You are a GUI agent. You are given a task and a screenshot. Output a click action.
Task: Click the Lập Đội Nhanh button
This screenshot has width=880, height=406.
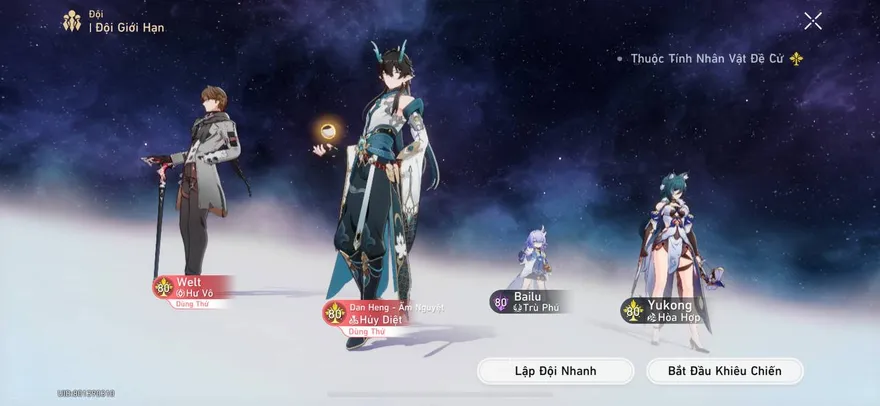click(555, 371)
